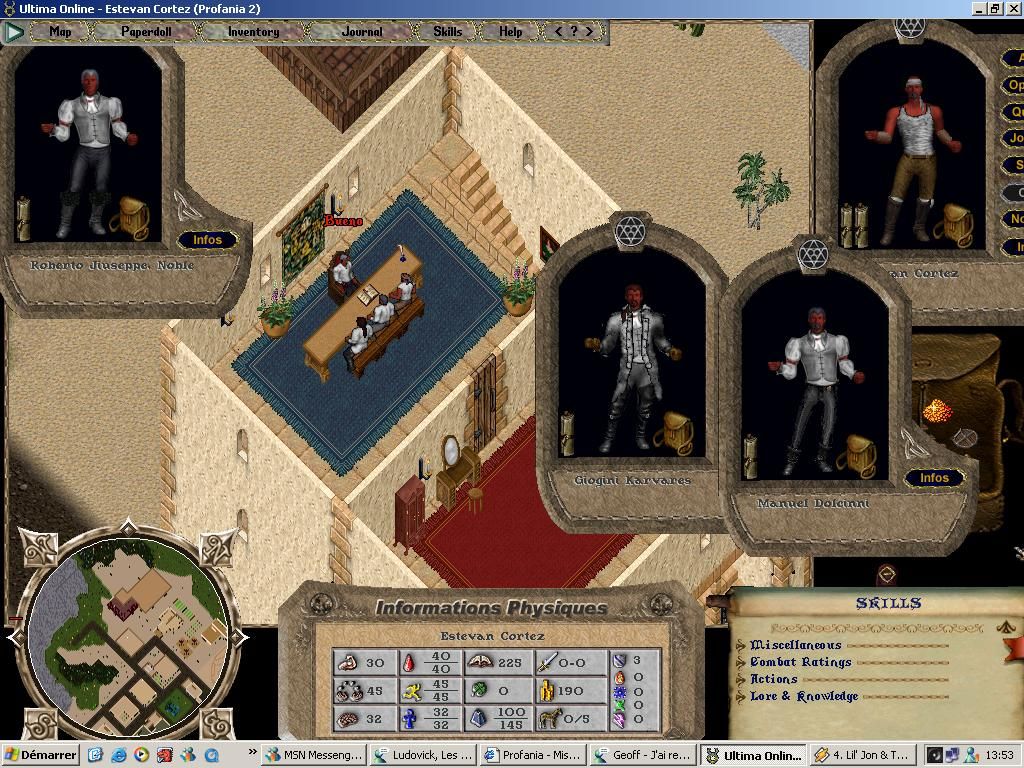Open Manuel Dolcinni's backpack icon
The width and height of the screenshot is (1024, 768).
coord(859,456)
